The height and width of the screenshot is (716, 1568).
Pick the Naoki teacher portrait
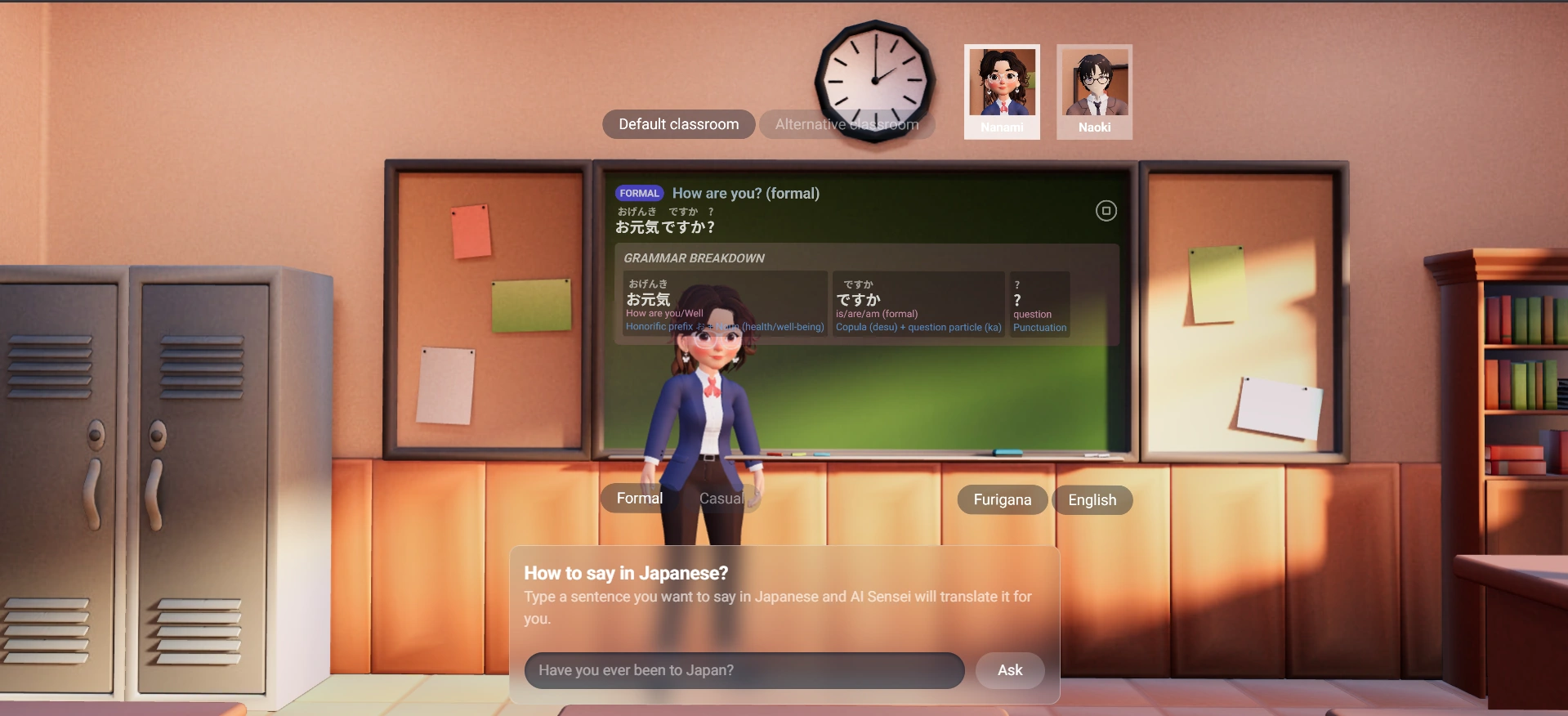tap(1094, 91)
